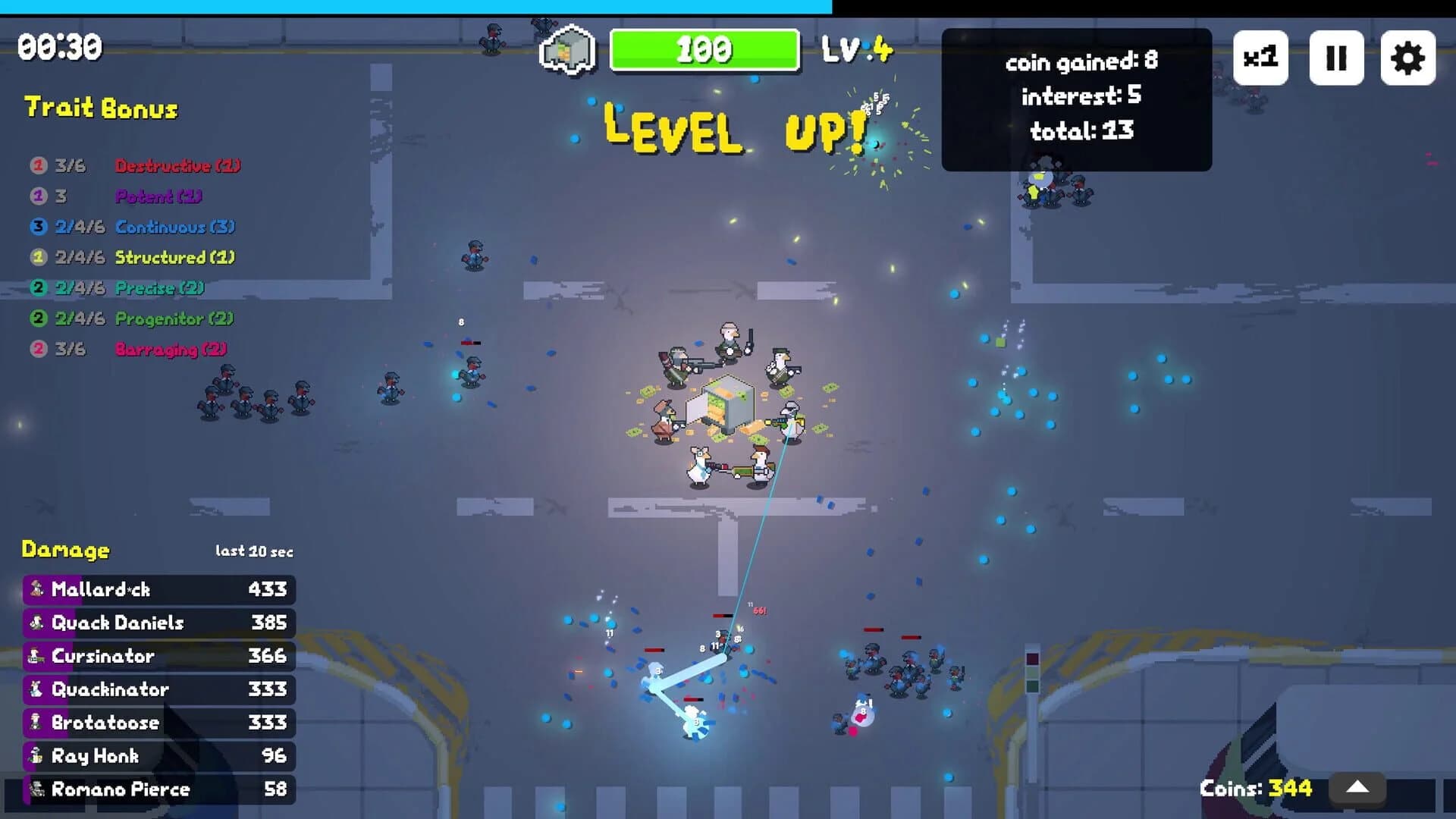Click the LV.4 level indicator
This screenshot has height=819, width=1456.
(858, 50)
